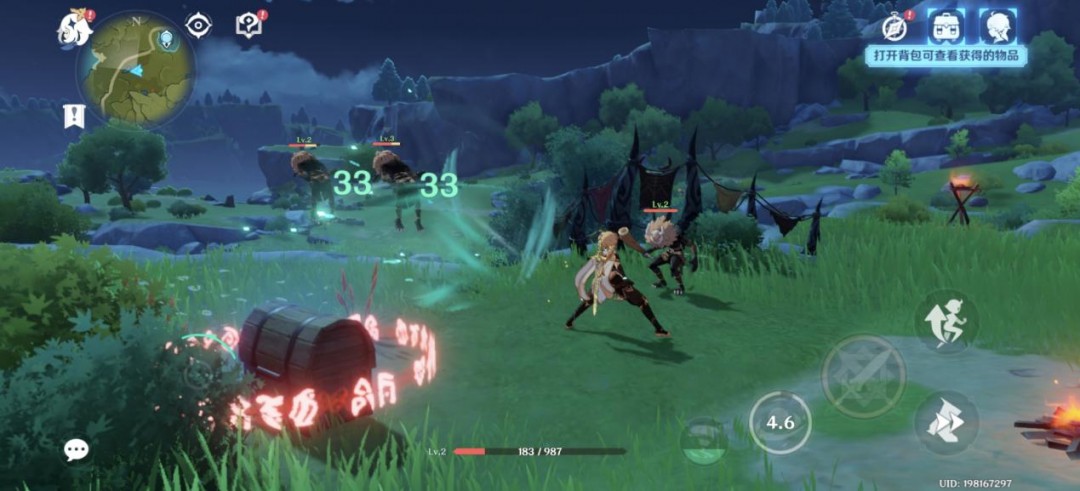Open the tutorial book icon with question mark

(x=249, y=25)
